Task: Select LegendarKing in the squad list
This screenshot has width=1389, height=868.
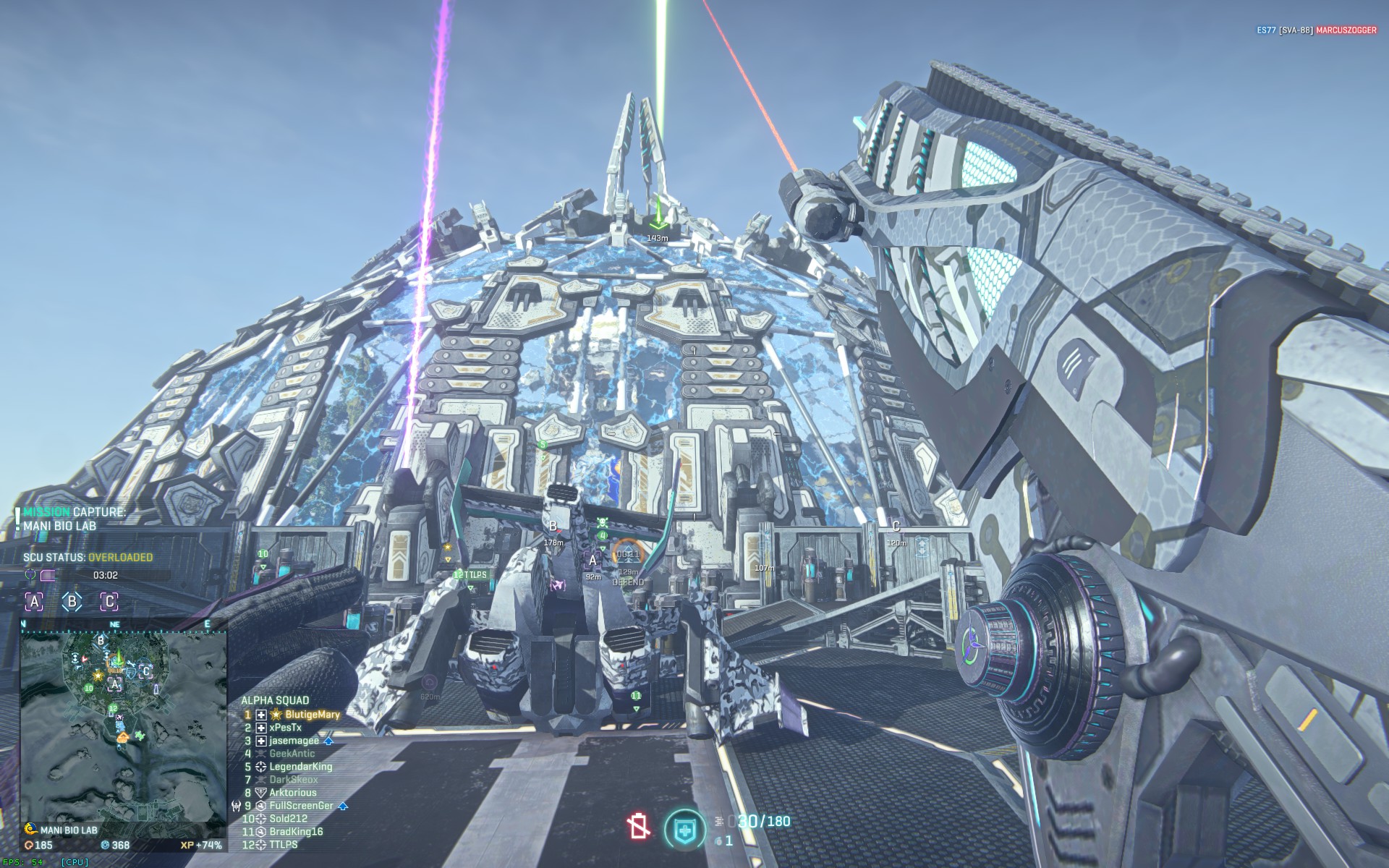Action: [x=300, y=767]
